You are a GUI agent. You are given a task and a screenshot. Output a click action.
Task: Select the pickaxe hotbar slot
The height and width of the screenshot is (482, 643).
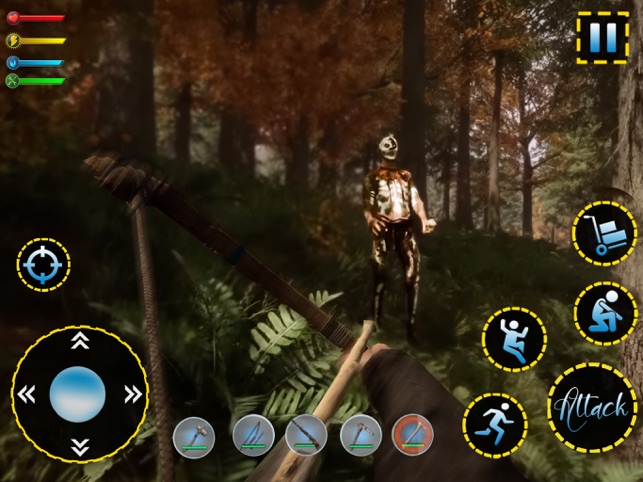pos(360,436)
